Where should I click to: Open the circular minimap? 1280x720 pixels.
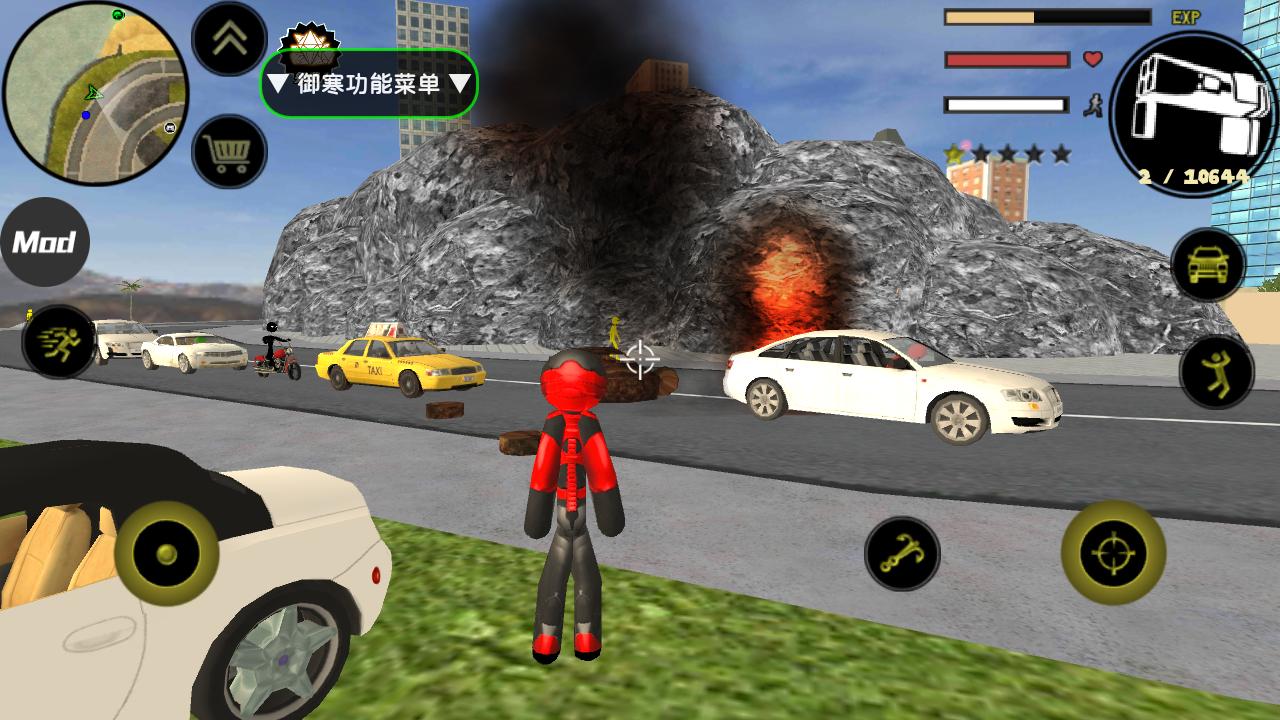point(95,93)
